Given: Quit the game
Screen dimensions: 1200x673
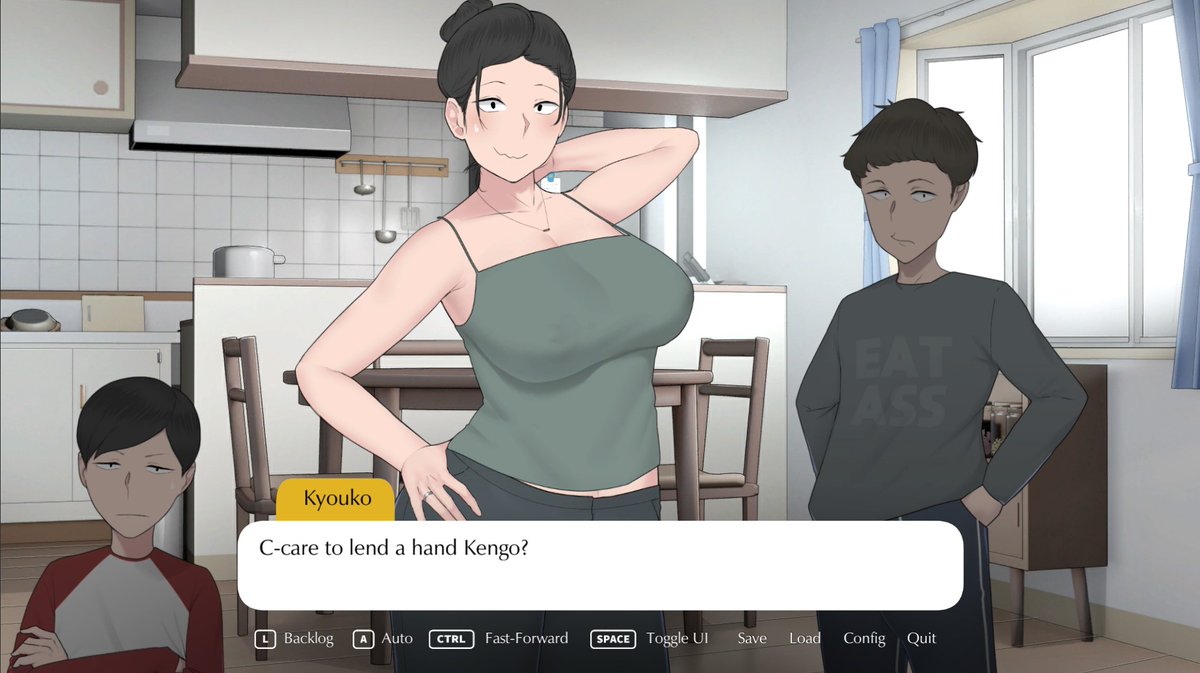Looking at the screenshot, I should (921, 638).
